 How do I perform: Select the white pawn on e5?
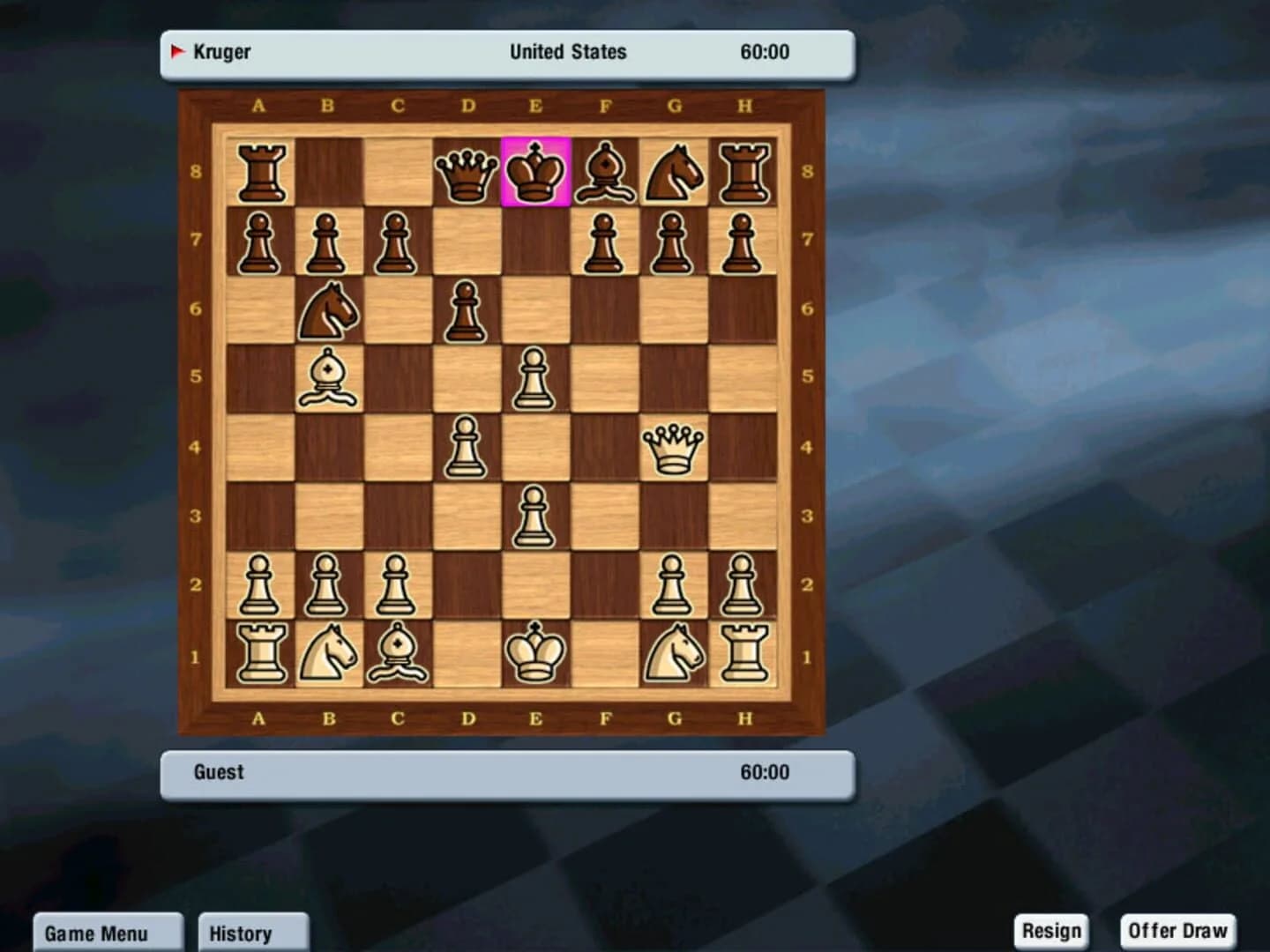pos(535,379)
